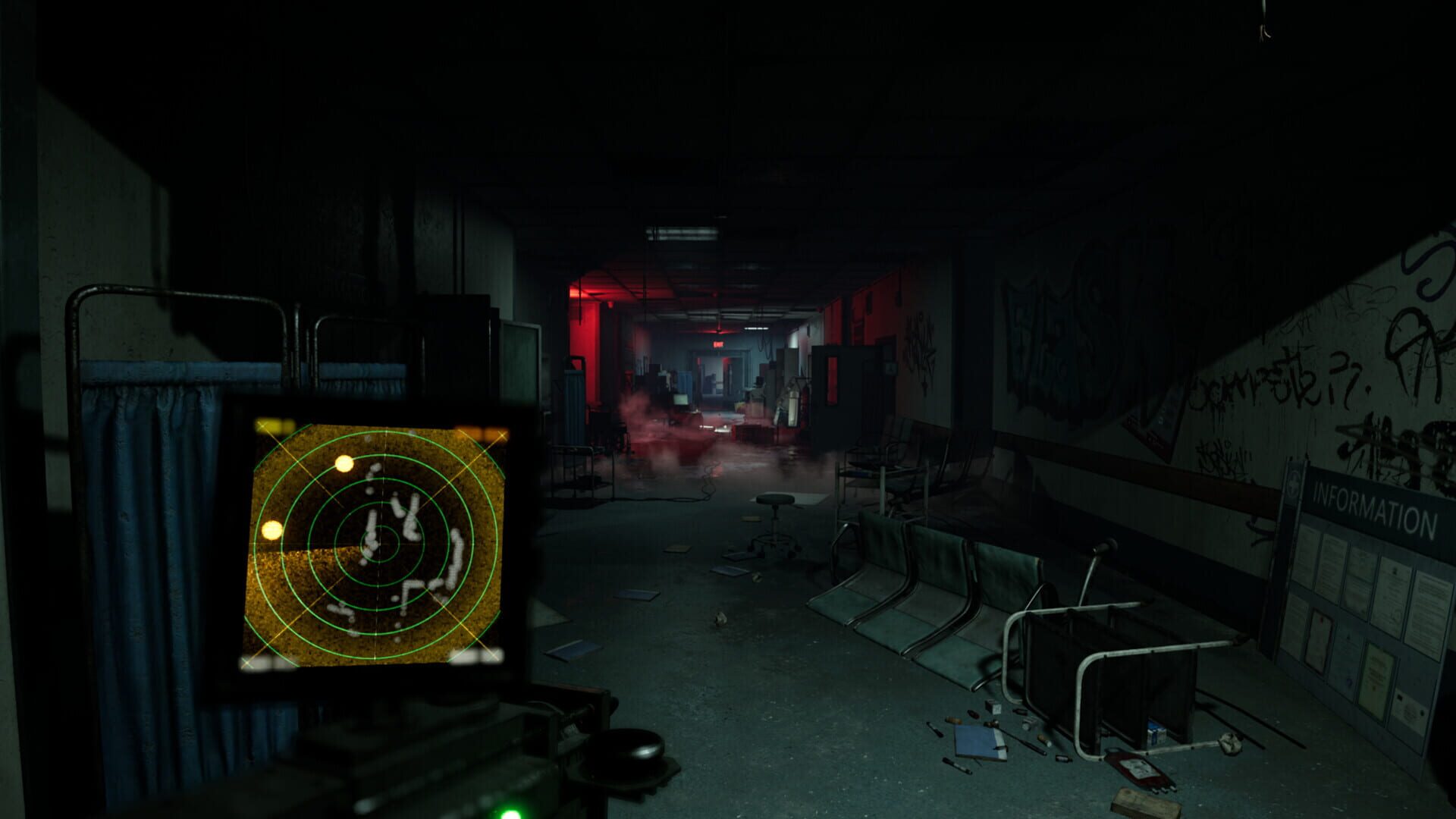This screenshot has width=1456, height=819.
Task: Click the red-bordered poster on the information board
Action: [1318, 642]
